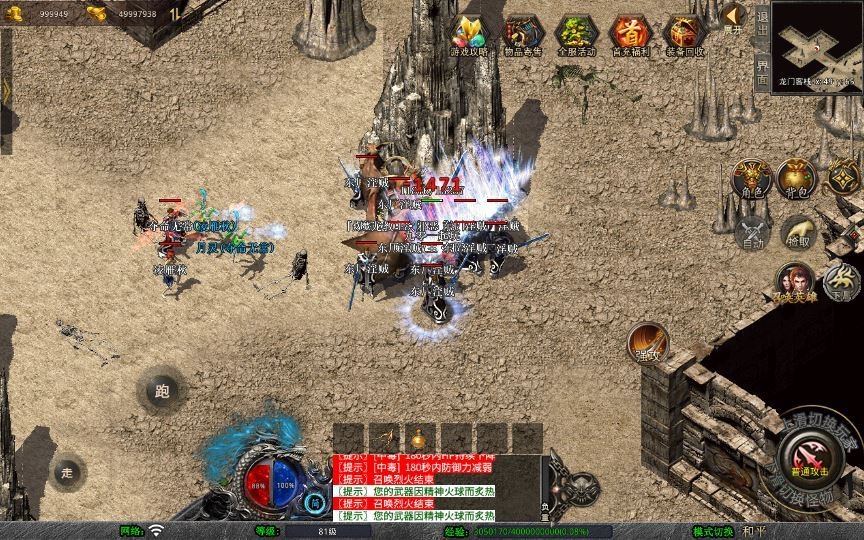Open the 游戏攻略 game guide icon
The width and height of the screenshot is (864, 540).
click(469, 35)
